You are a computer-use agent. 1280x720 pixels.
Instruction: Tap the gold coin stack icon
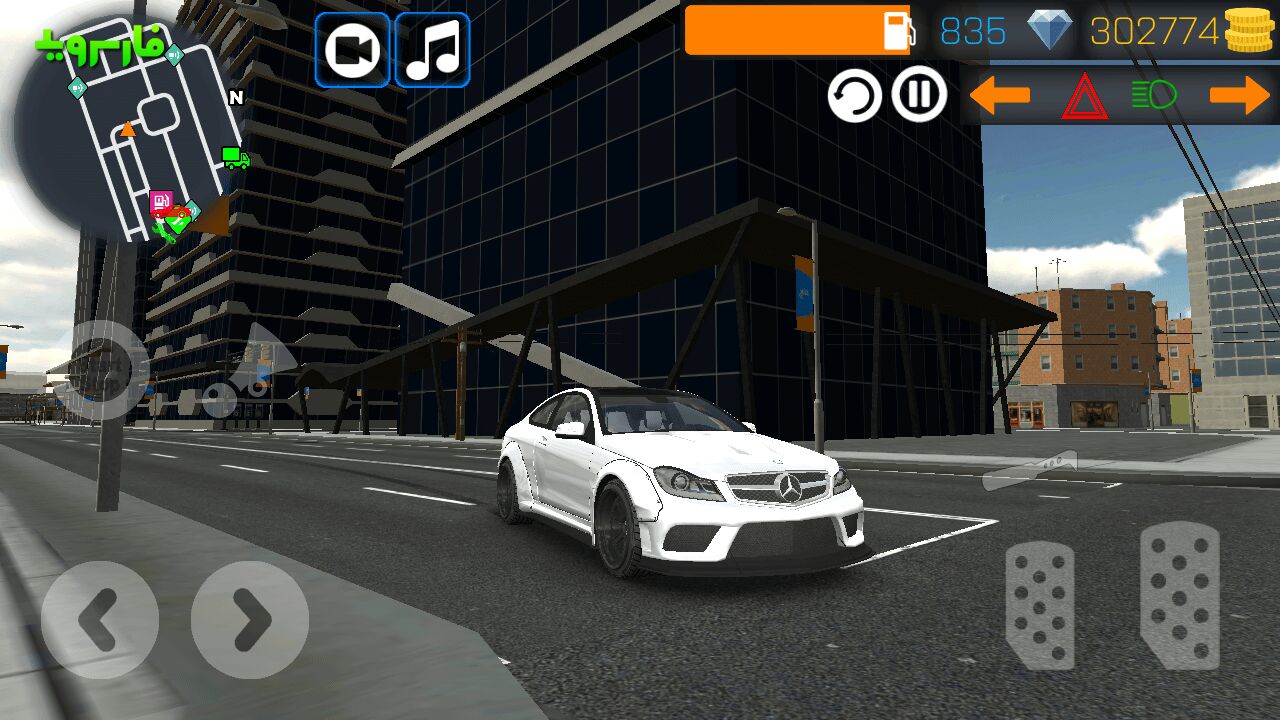[1249, 31]
